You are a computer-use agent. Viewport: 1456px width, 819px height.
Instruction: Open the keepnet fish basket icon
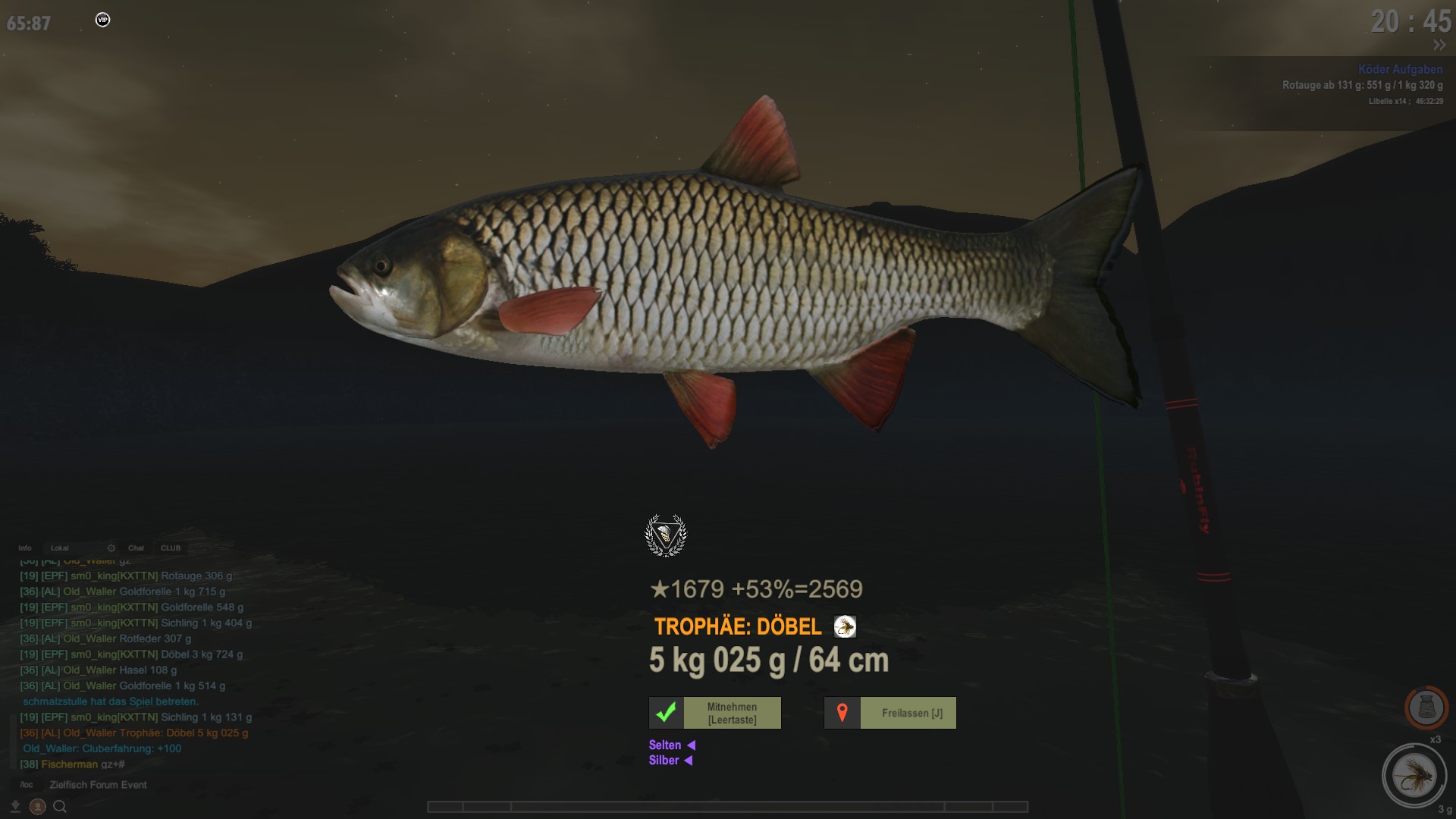[1426, 708]
